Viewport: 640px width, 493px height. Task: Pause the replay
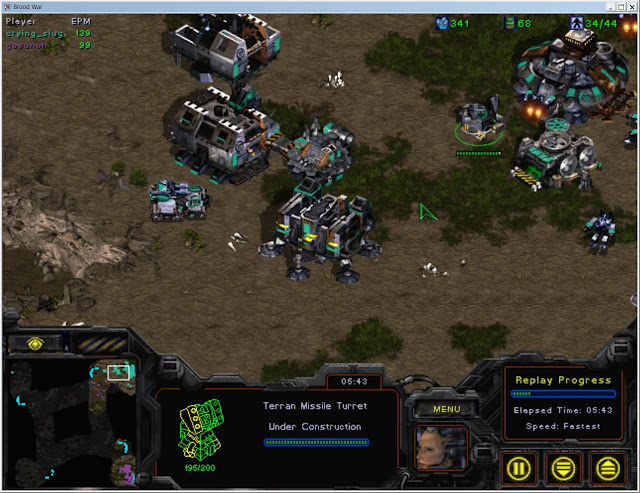coord(521,466)
